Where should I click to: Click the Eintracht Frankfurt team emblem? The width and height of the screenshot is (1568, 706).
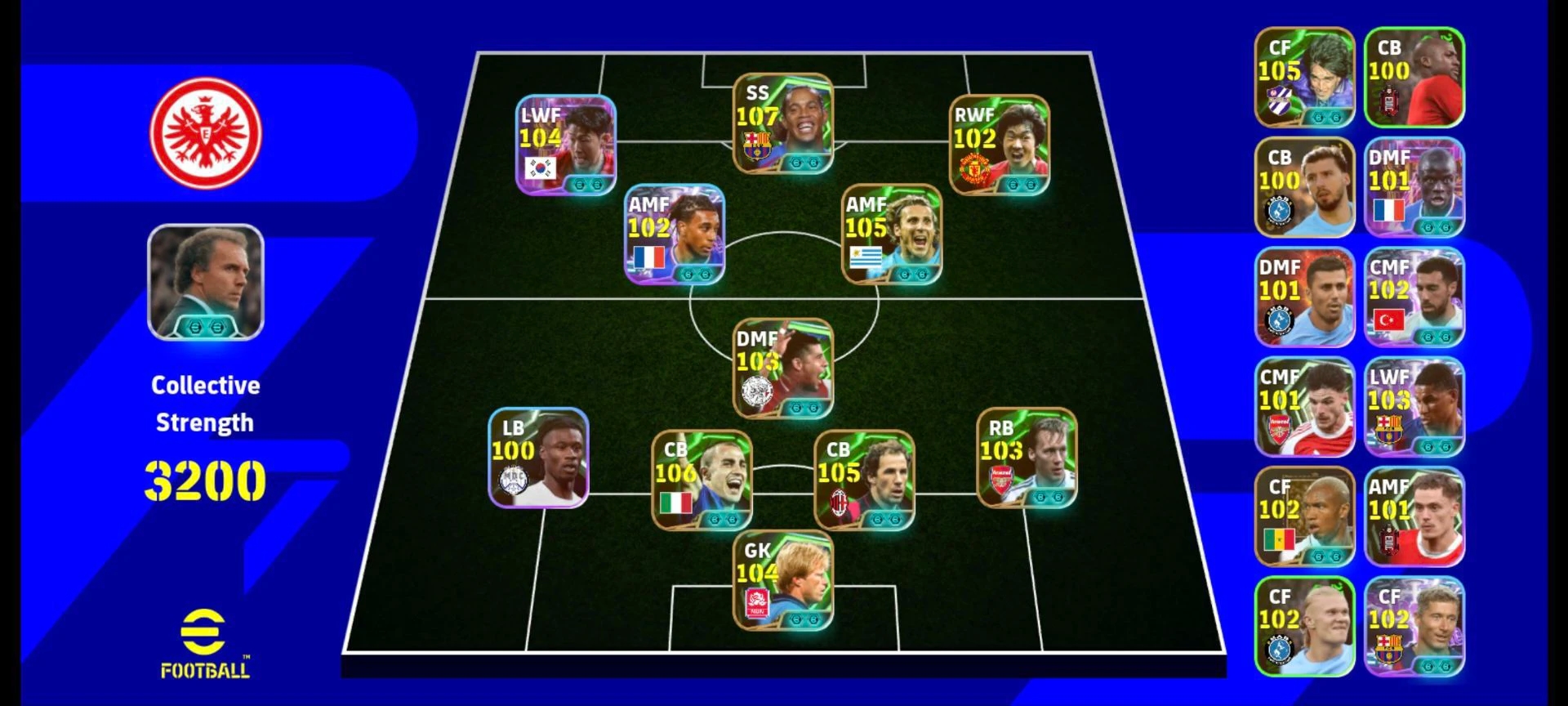tap(205, 132)
